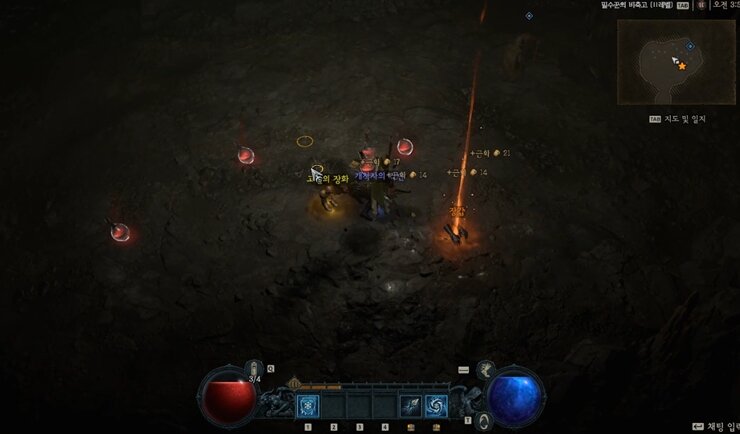The image size is (740, 434).
Task: Activate the blue swirl vortex skill
Action: (437, 405)
